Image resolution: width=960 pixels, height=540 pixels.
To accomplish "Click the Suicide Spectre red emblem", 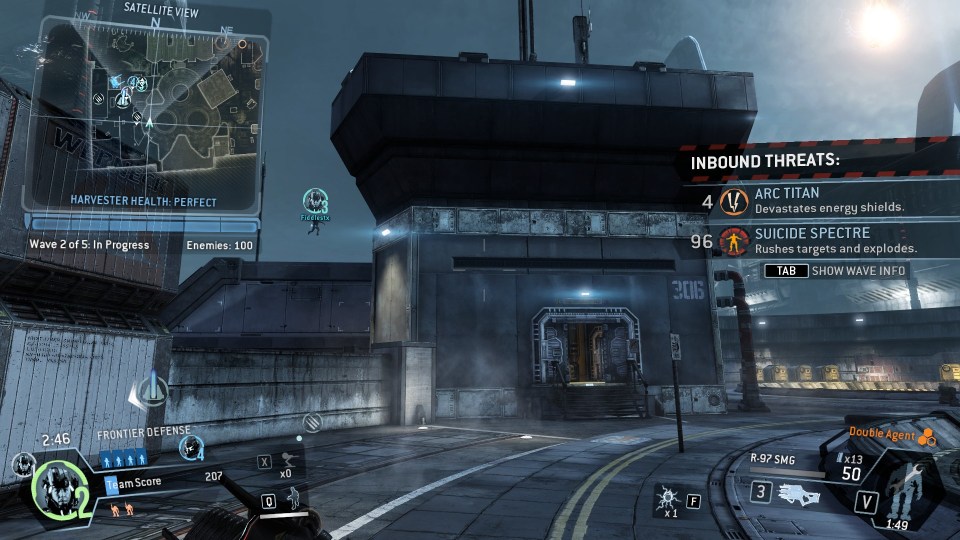I will pyautogui.click(x=735, y=241).
